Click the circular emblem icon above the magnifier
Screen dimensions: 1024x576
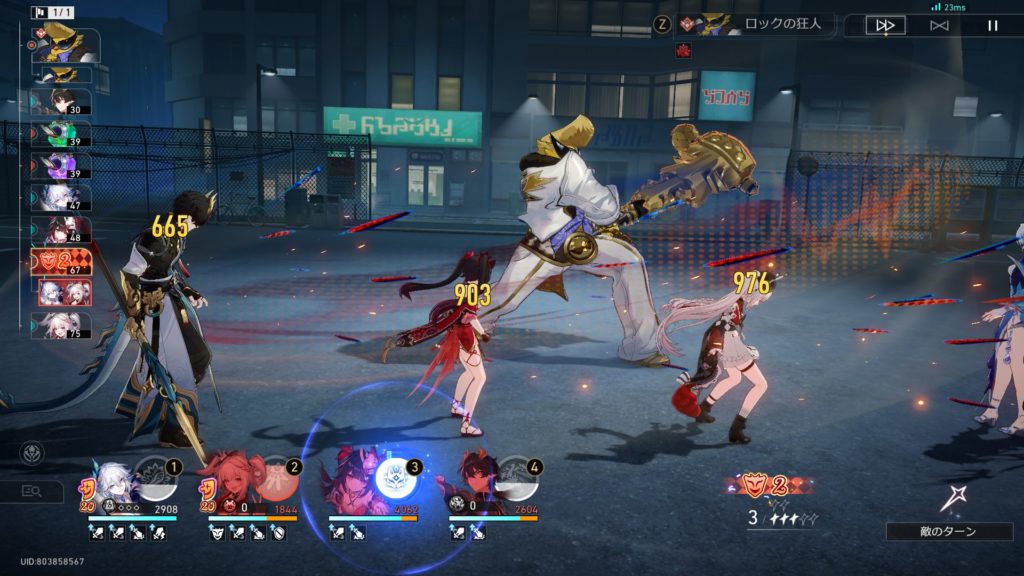click(31, 453)
